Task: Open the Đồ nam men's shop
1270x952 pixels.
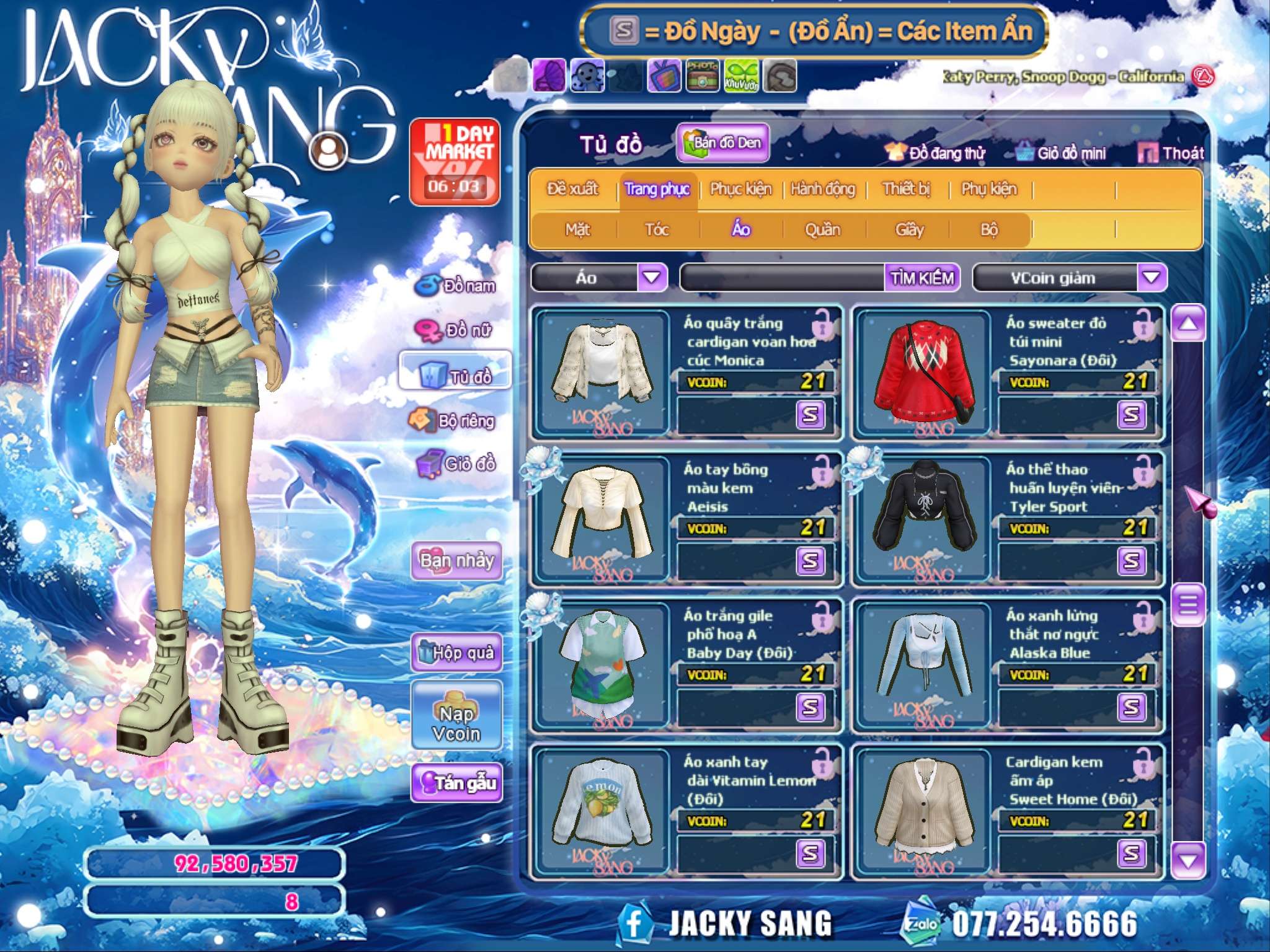Action: [x=456, y=286]
